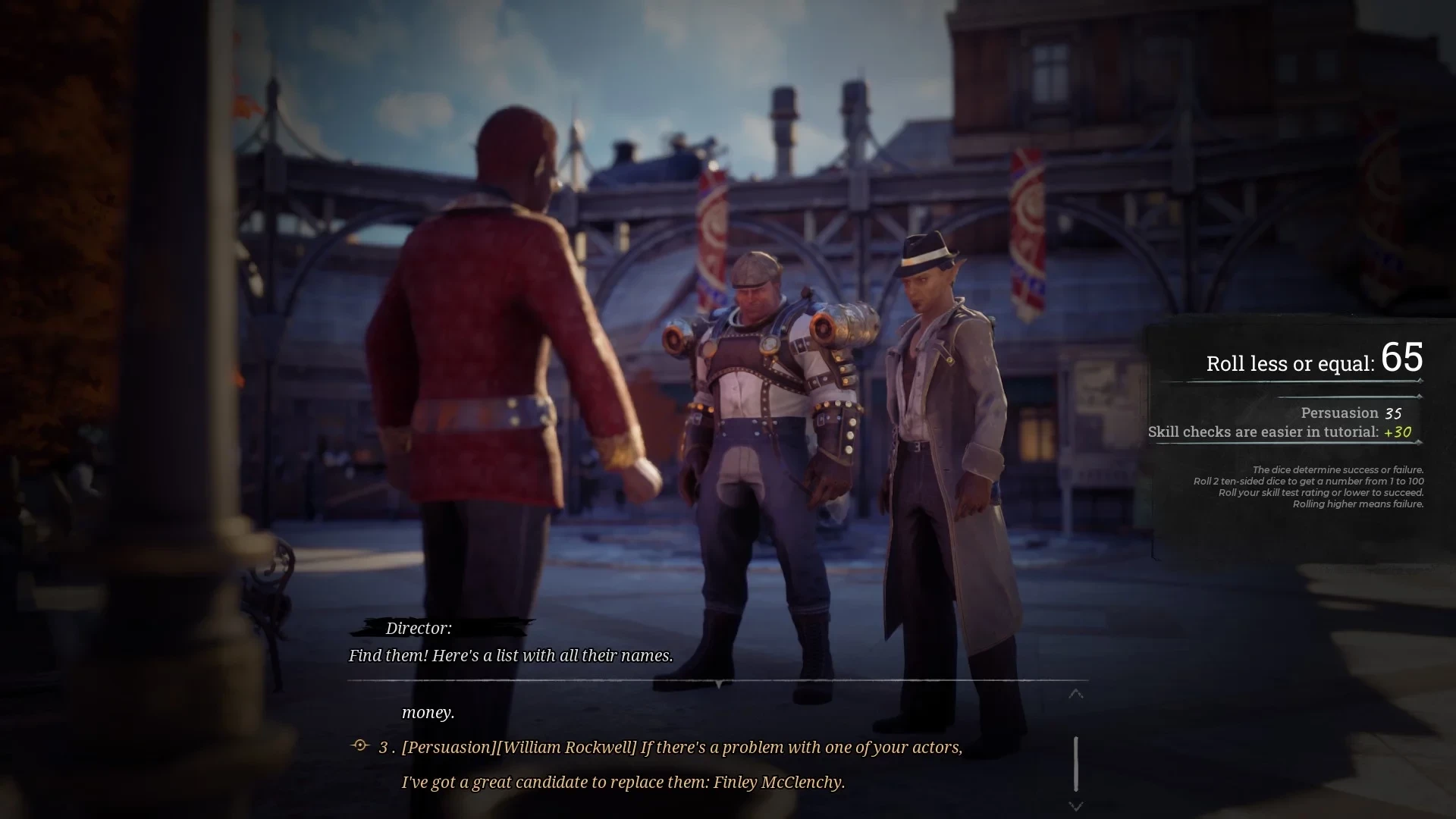Select the partially visible reply ending in "money."
Image resolution: width=1456 pixels, height=819 pixels.
coord(428,712)
